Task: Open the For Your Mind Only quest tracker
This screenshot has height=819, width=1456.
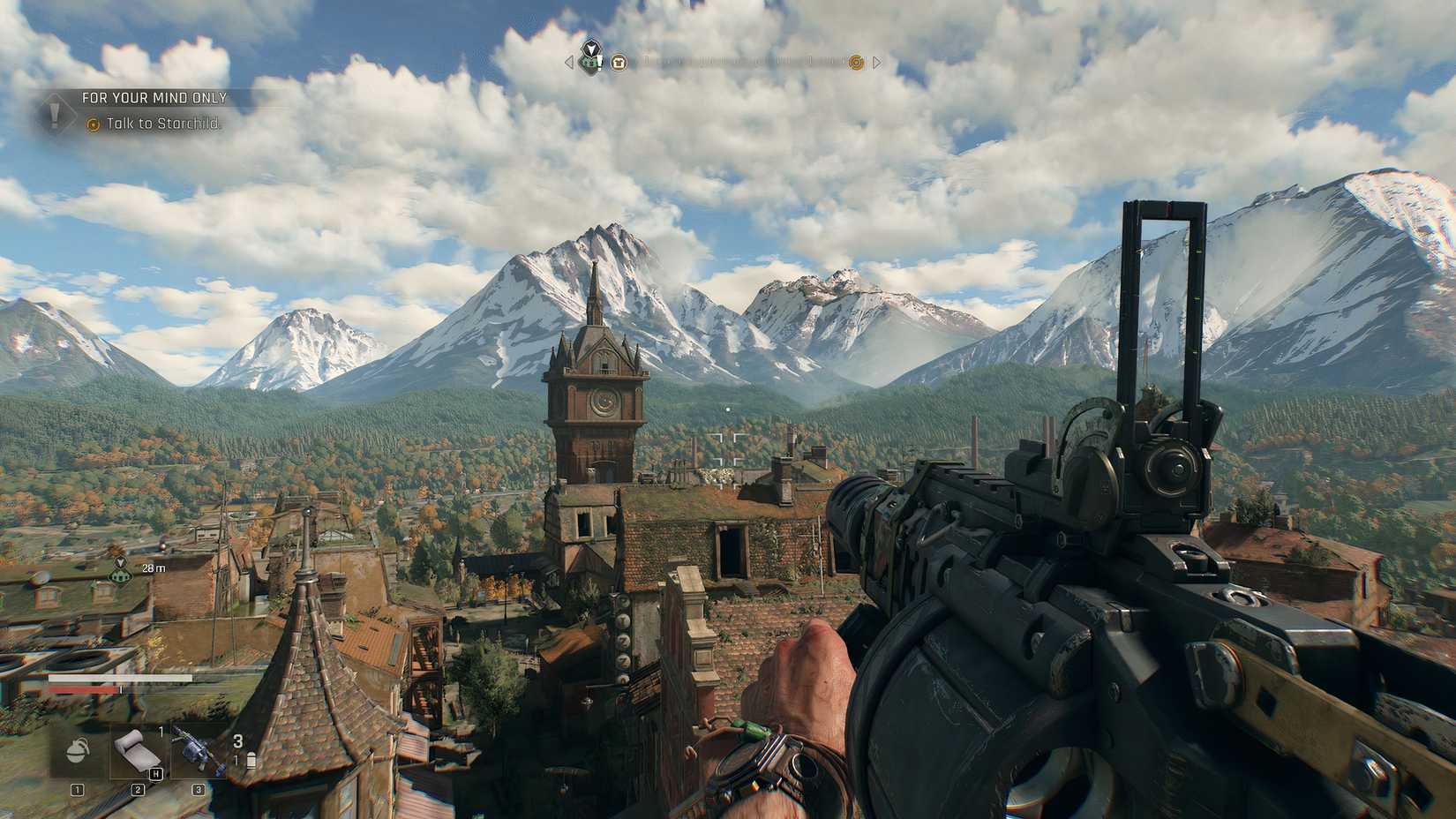Action: [x=154, y=98]
